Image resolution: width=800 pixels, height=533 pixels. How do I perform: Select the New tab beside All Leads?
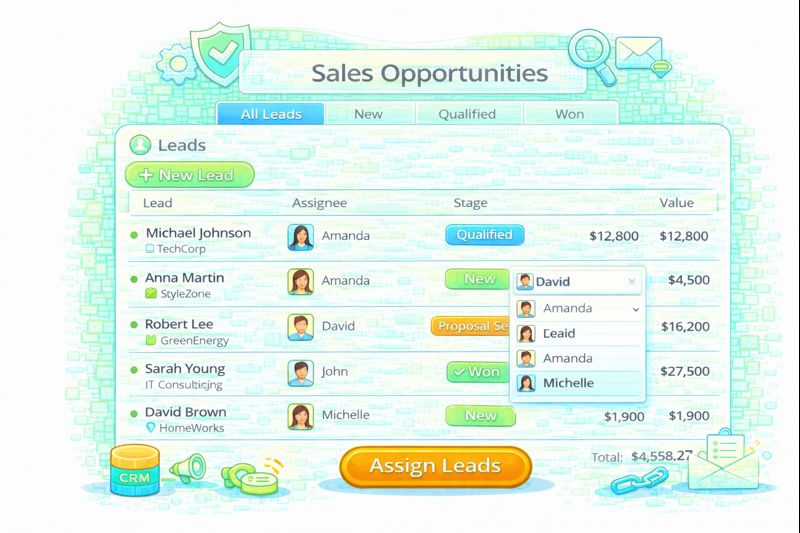click(368, 114)
